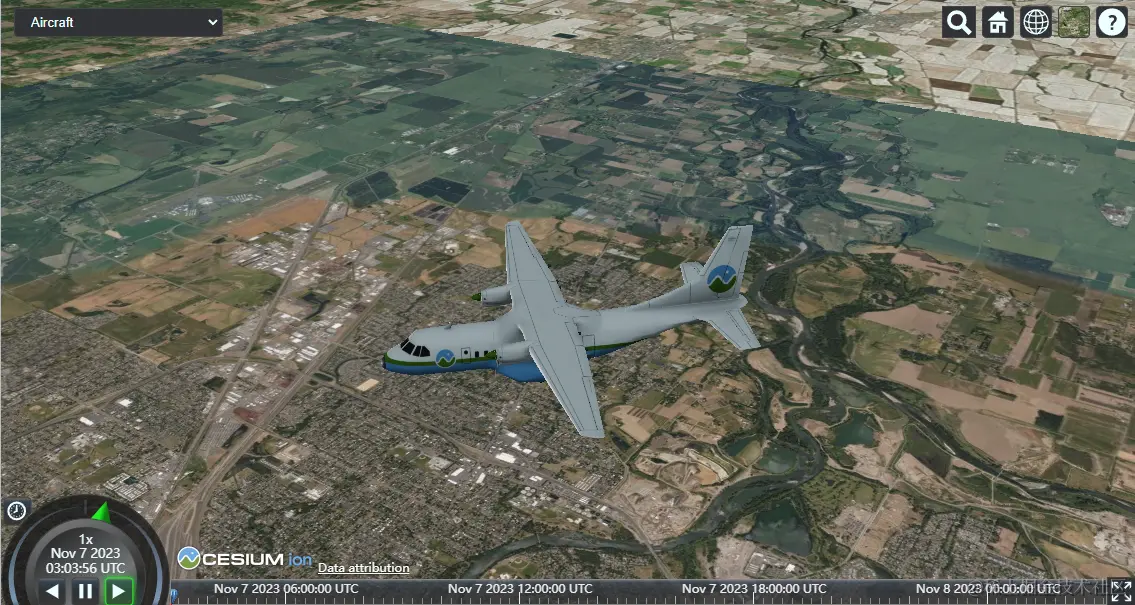This screenshot has height=605, width=1135.
Task: Open the Aircraft model dropdown
Action: [118, 22]
